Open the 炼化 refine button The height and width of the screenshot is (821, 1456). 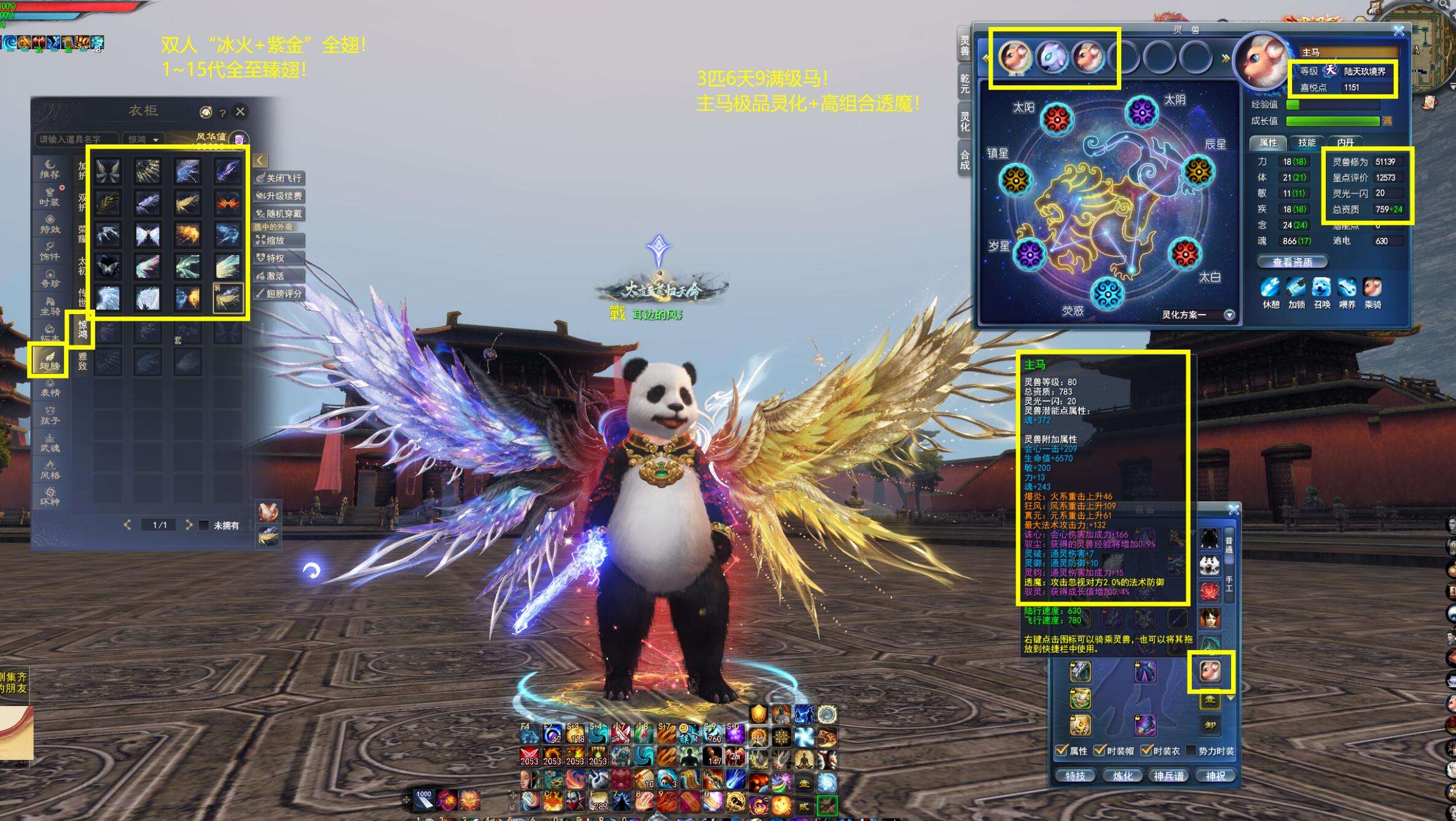tap(1122, 776)
